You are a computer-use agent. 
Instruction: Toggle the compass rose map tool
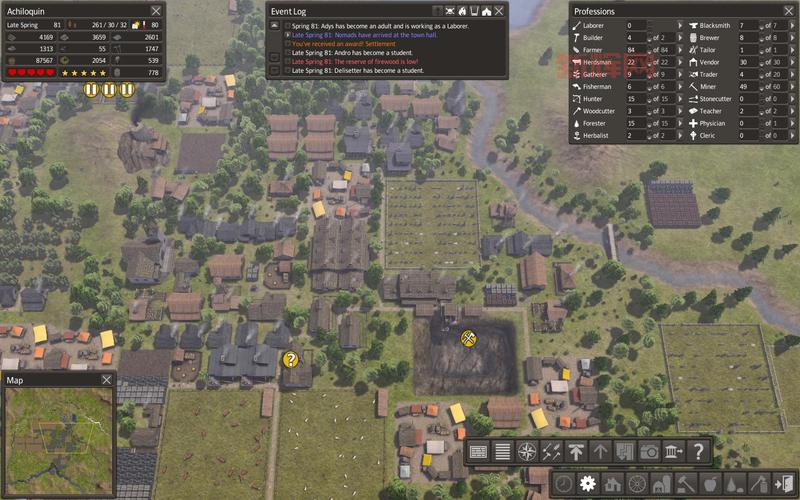pos(527,451)
